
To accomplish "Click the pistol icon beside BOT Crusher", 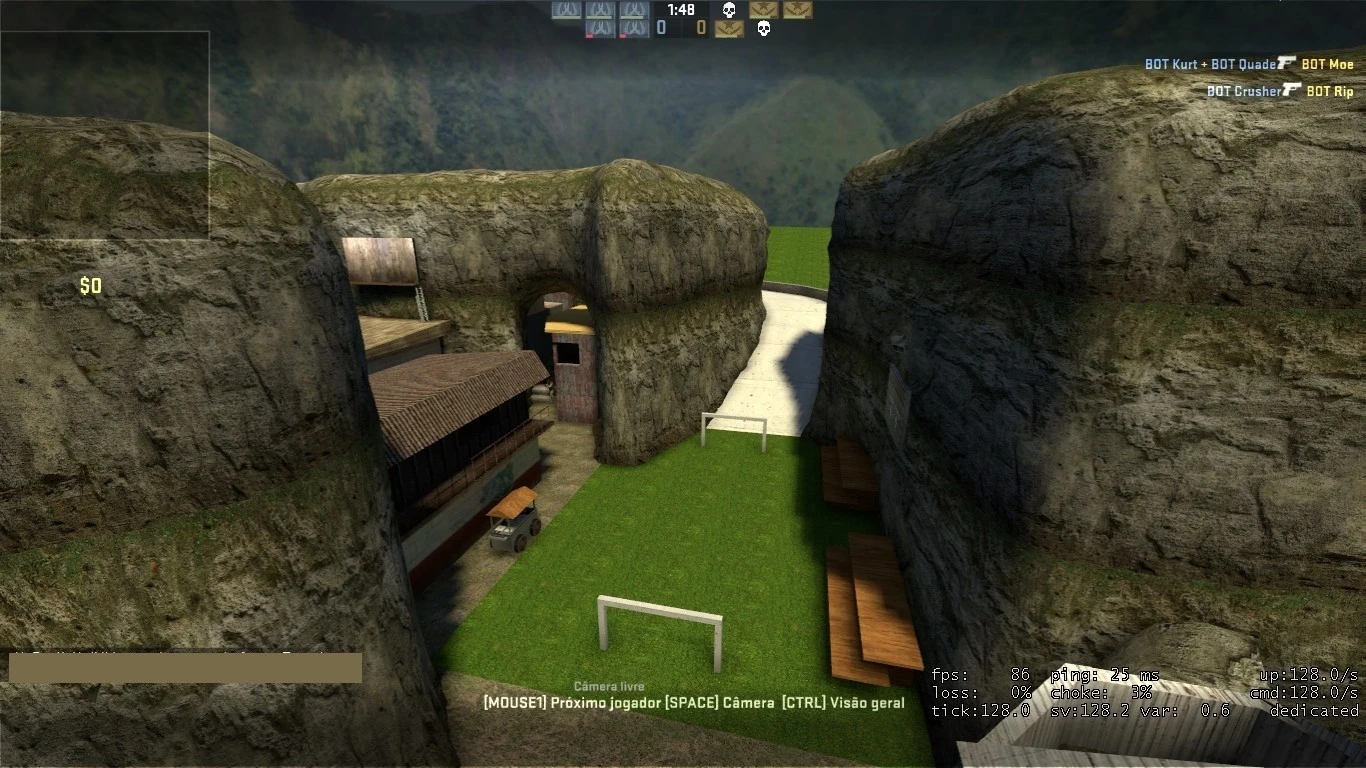I will click(1291, 89).
